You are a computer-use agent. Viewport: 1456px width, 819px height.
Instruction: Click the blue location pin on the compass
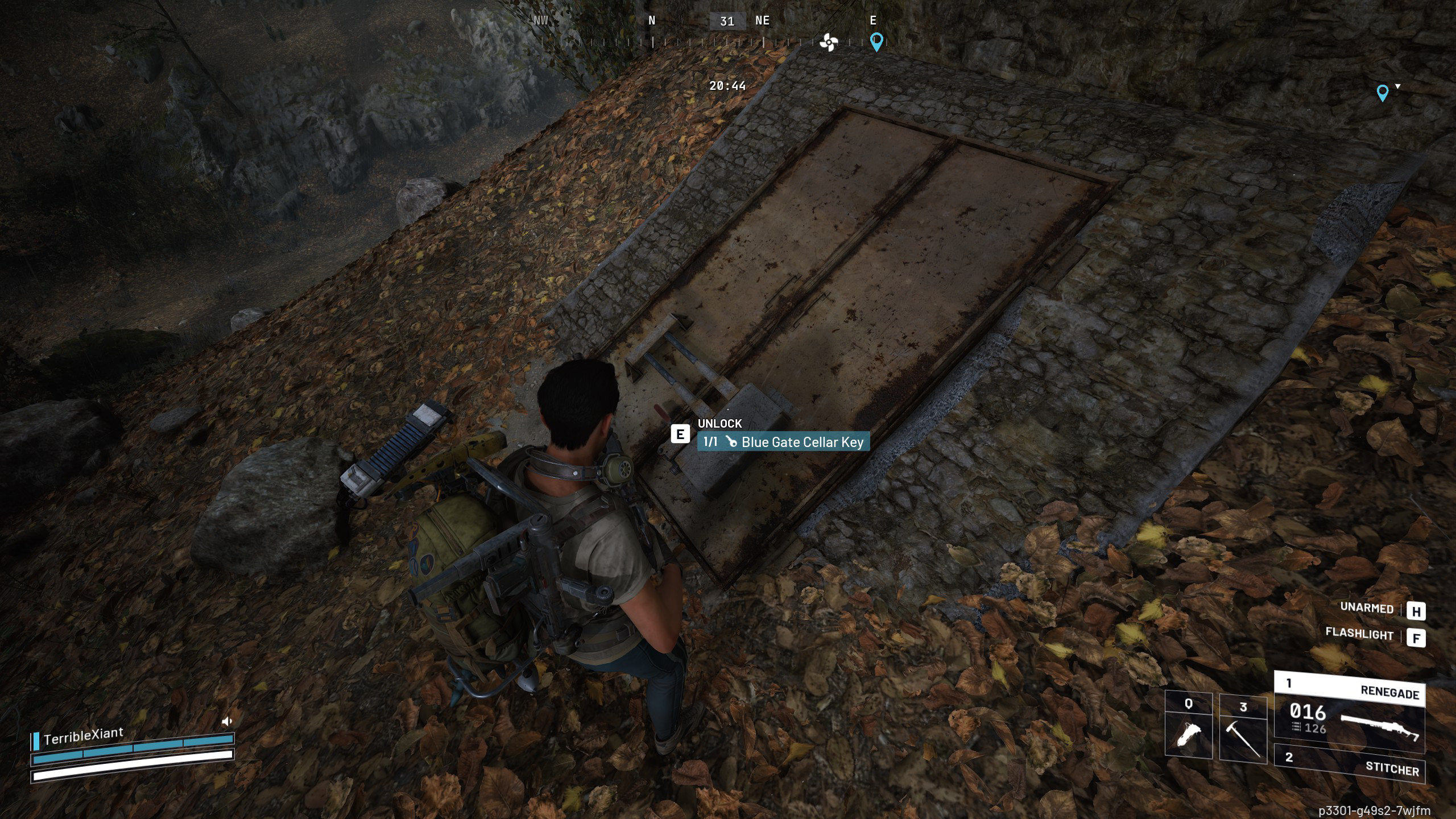[876, 42]
